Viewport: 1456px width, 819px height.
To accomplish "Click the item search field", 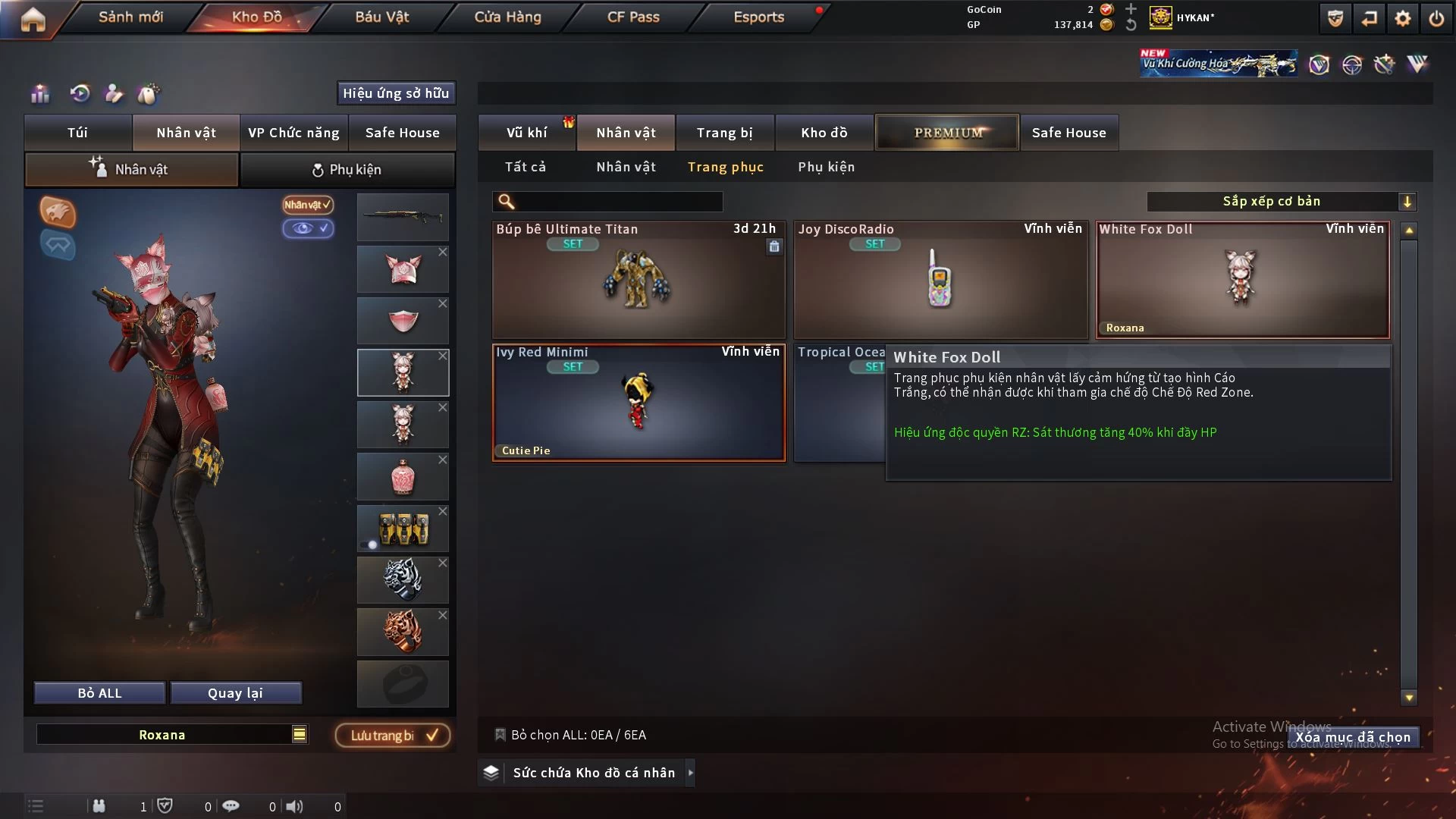I will (618, 201).
